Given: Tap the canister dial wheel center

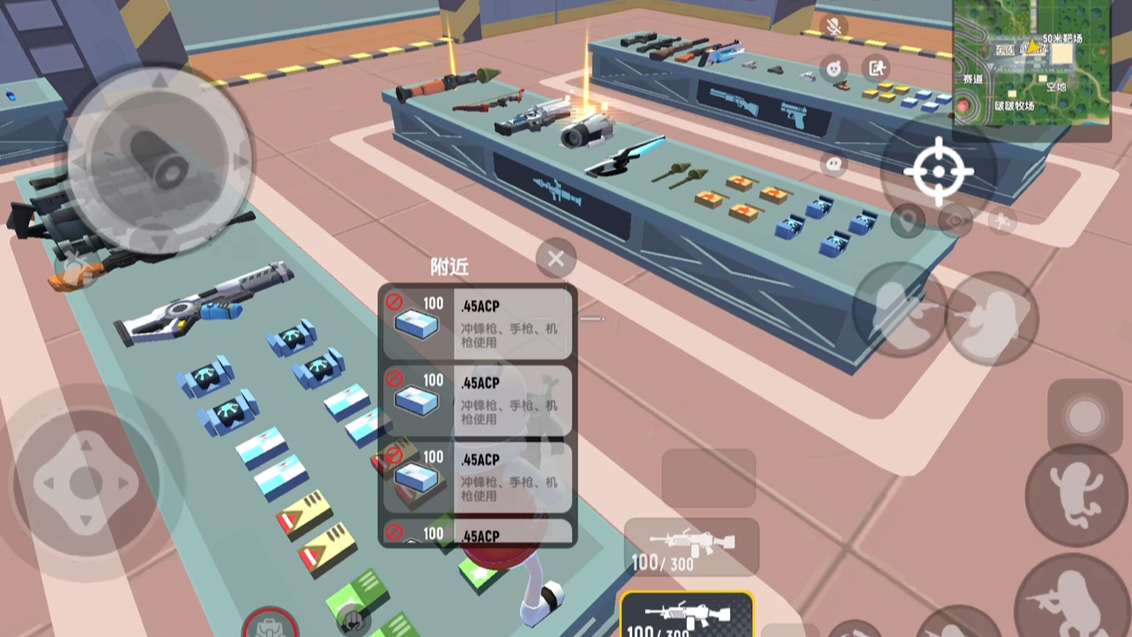Looking at the screenshot, I should pos(159,158).
